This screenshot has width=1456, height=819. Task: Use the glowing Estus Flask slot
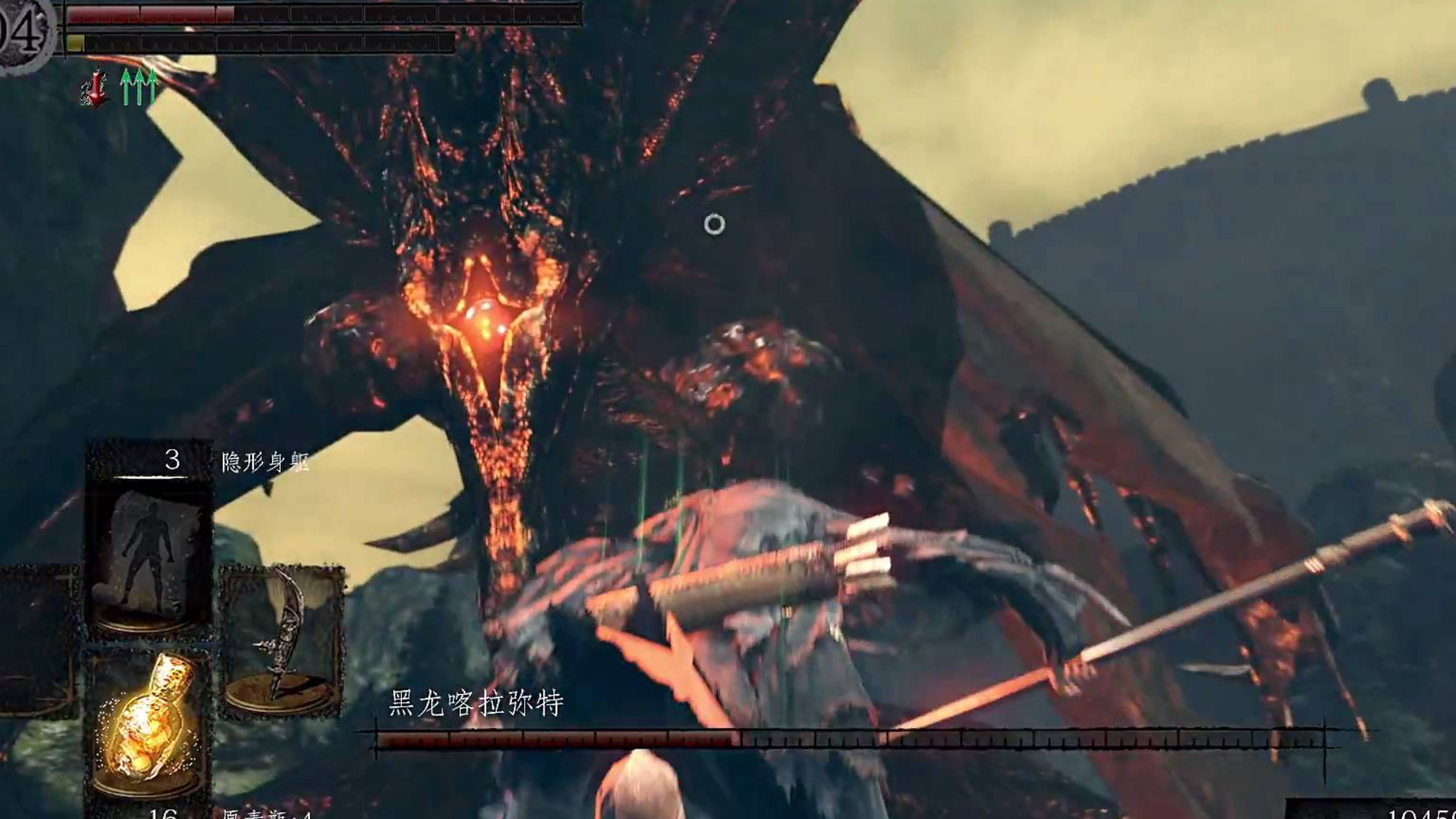click(149, 724)
